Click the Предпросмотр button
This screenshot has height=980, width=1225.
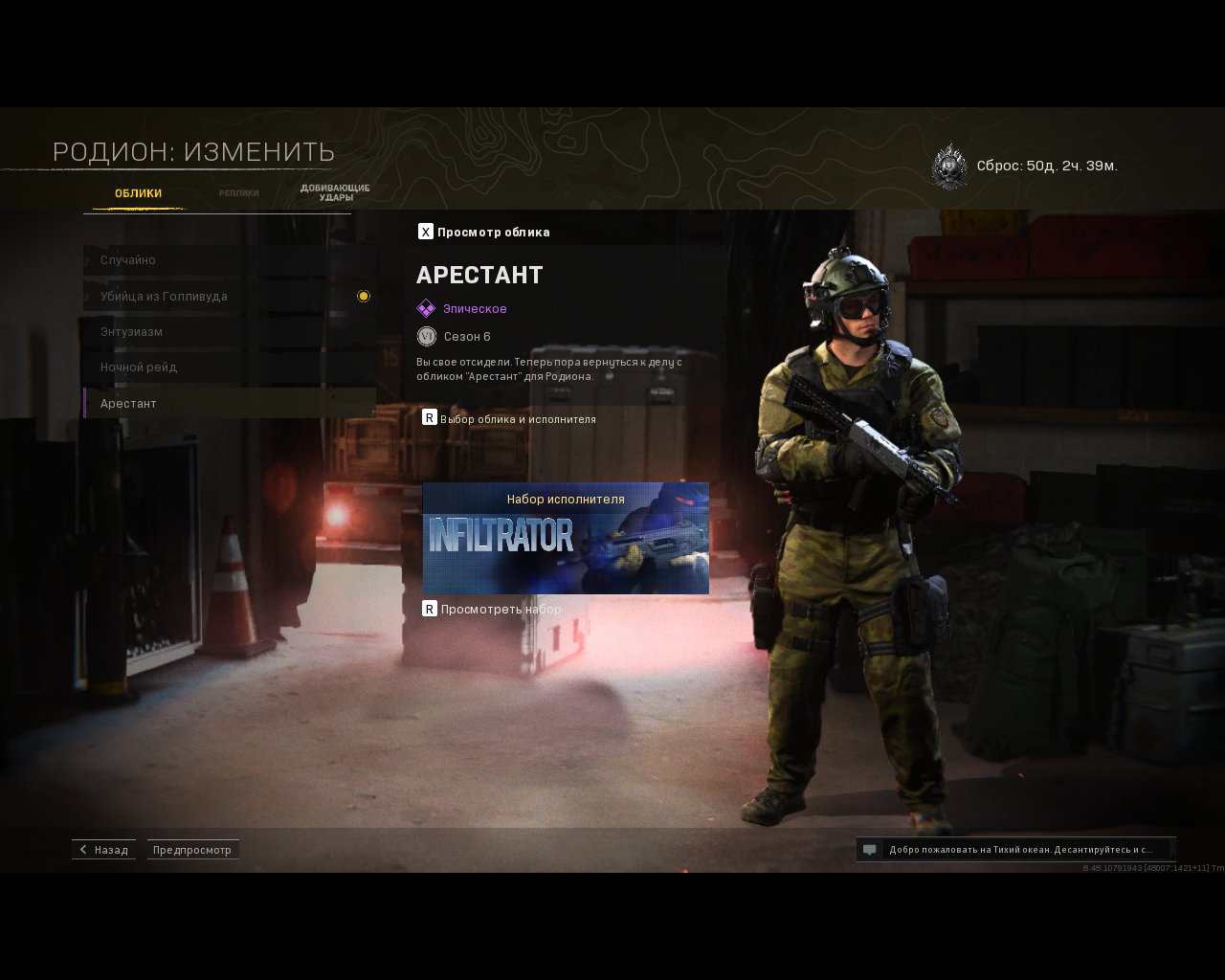pos(192,850)
